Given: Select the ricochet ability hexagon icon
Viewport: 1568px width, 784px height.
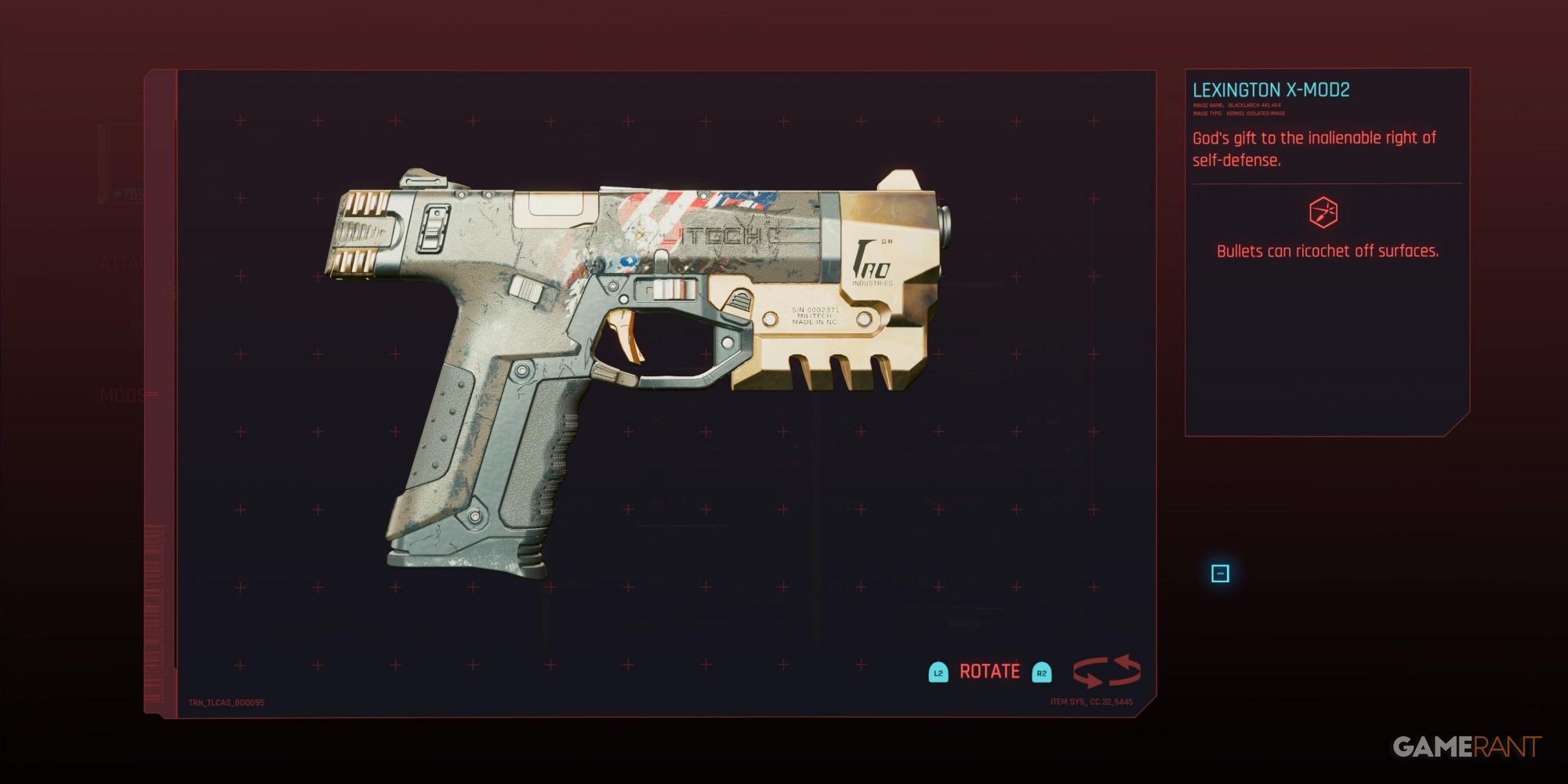Looking at the screenshot, I should [1323, 212].
